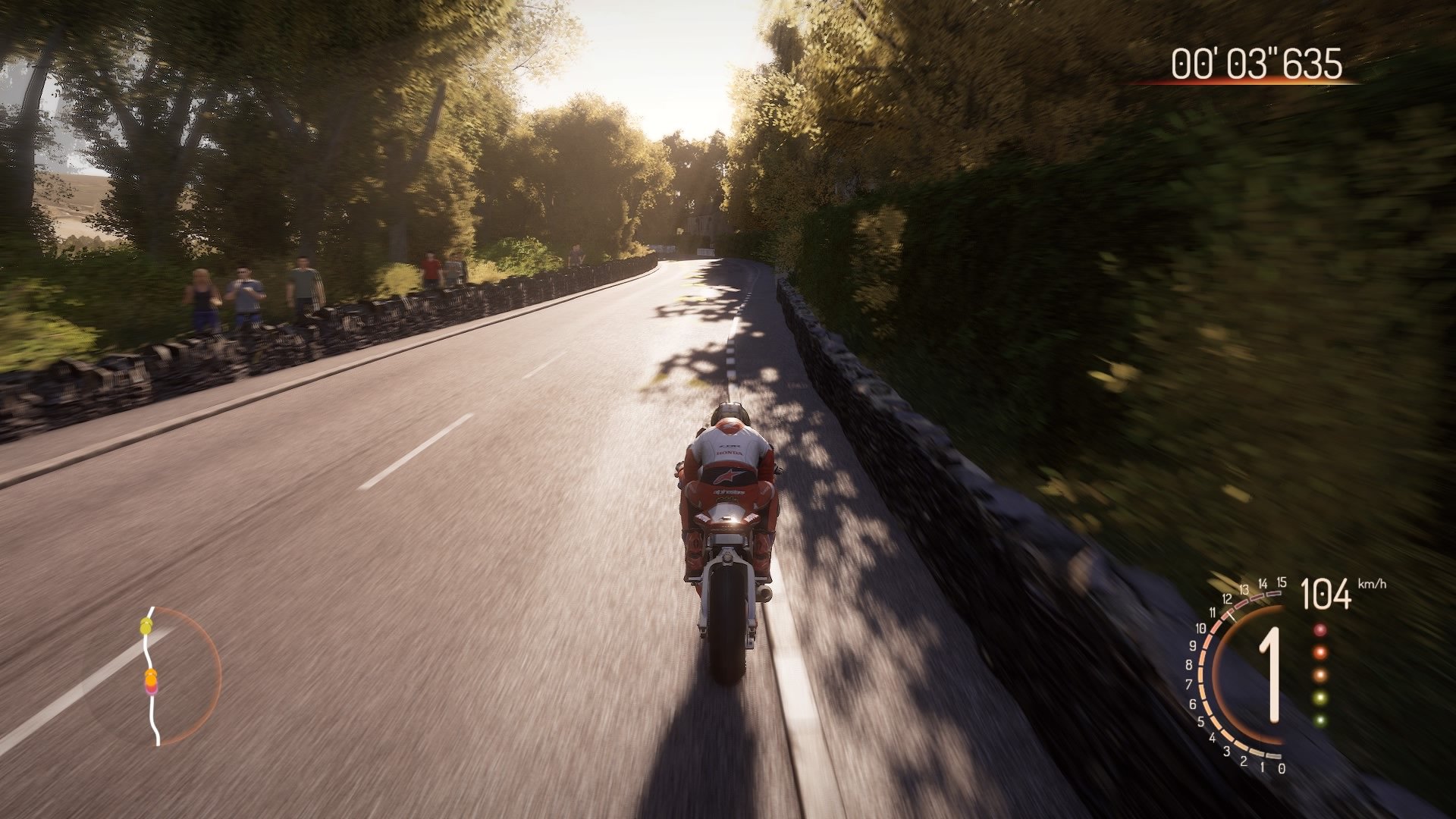Select the small green bottom shift dot

pyautogui.click(x=1321, y=720)
